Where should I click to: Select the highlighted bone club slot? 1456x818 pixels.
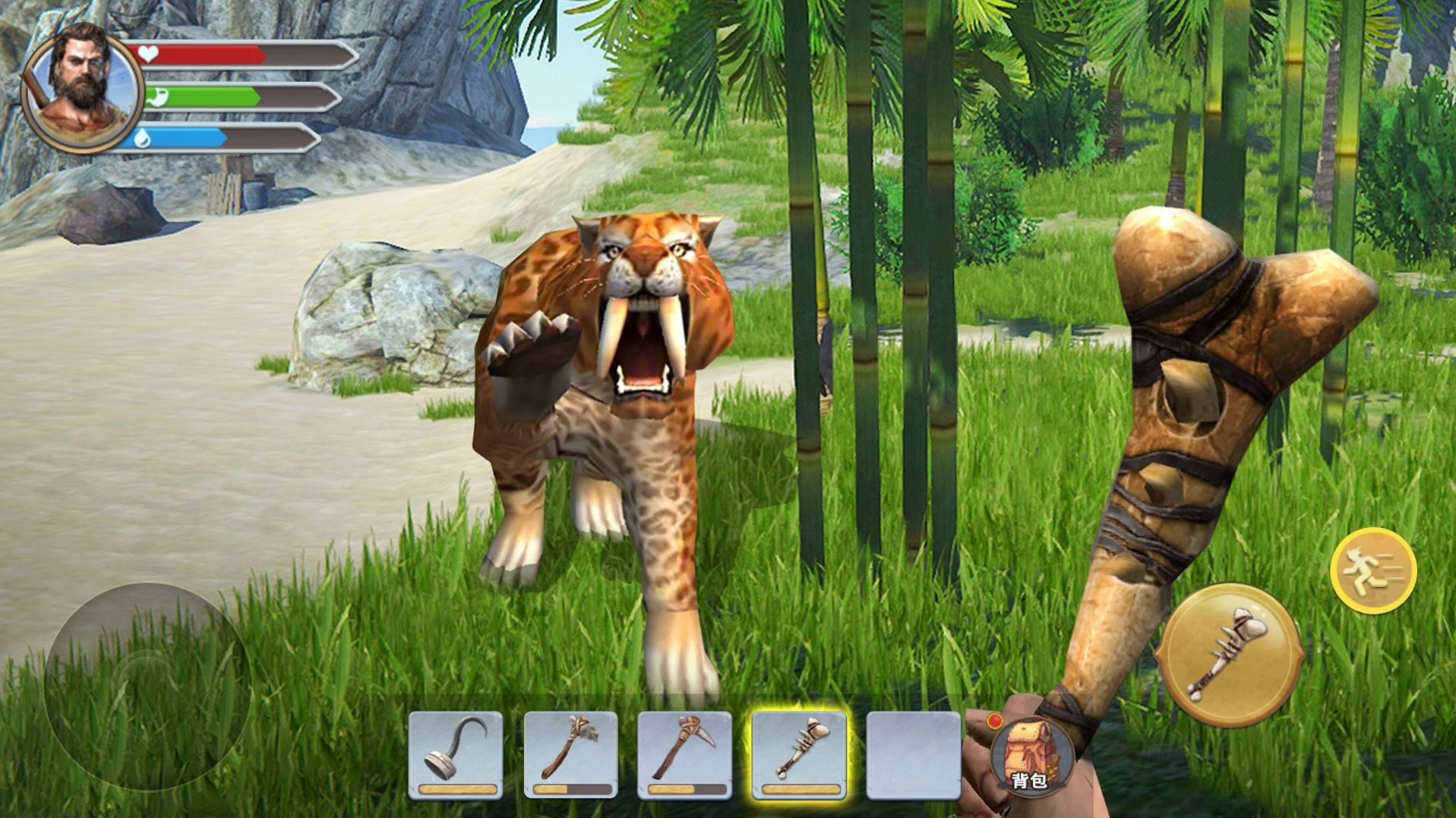[798, 754]
